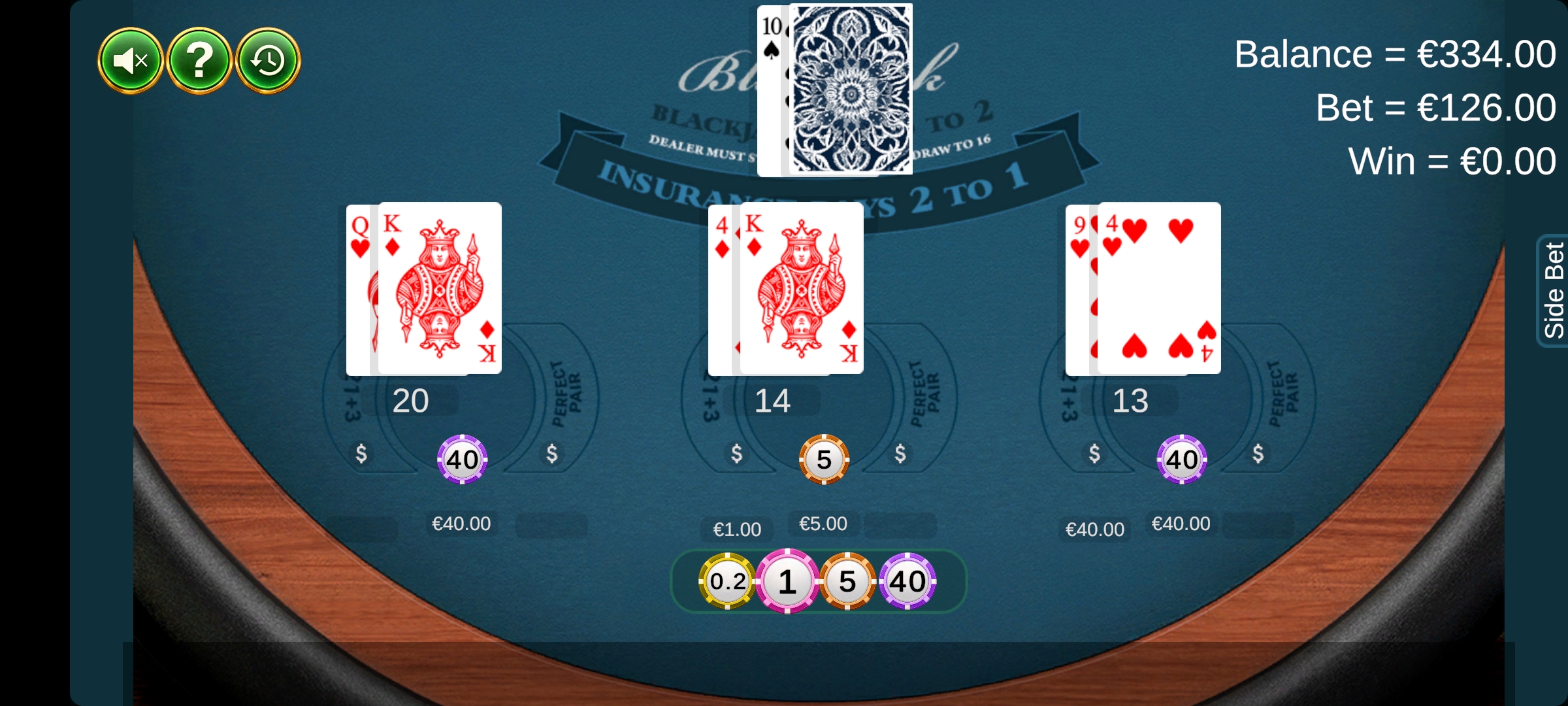
Task: Click the dealer's face-down card
Action: pos(849,88)
